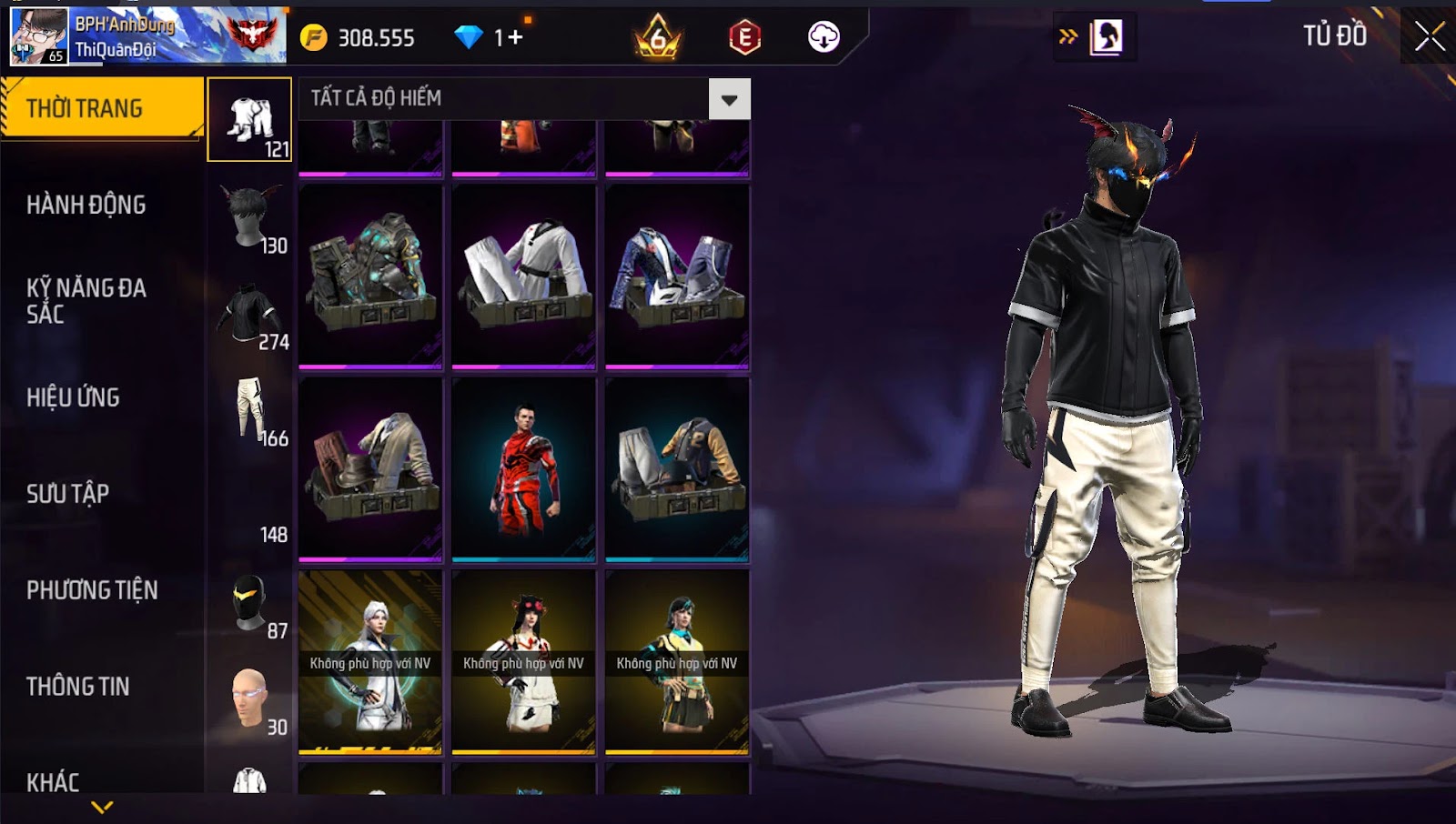
Task: Close the Tủ Đồ wardrobe screen
Action: (1429, 36)
